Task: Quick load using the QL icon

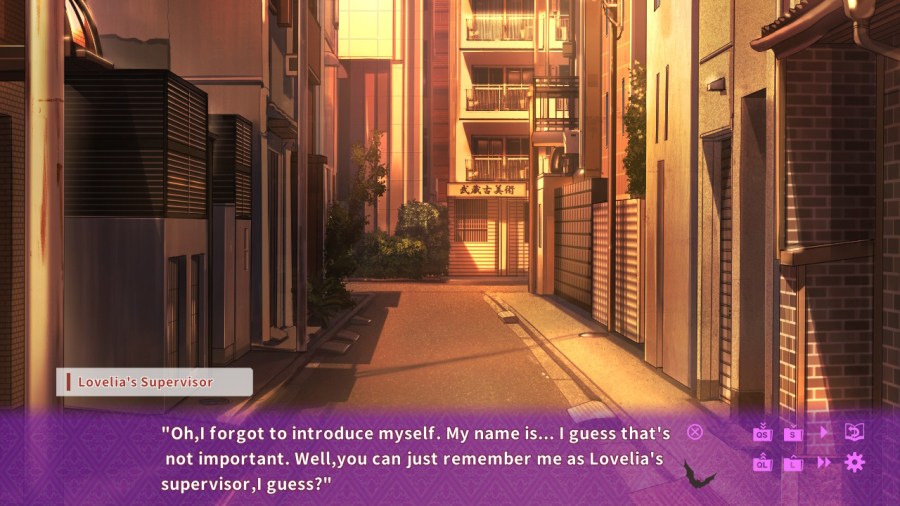Action: (x=763, y=462)
